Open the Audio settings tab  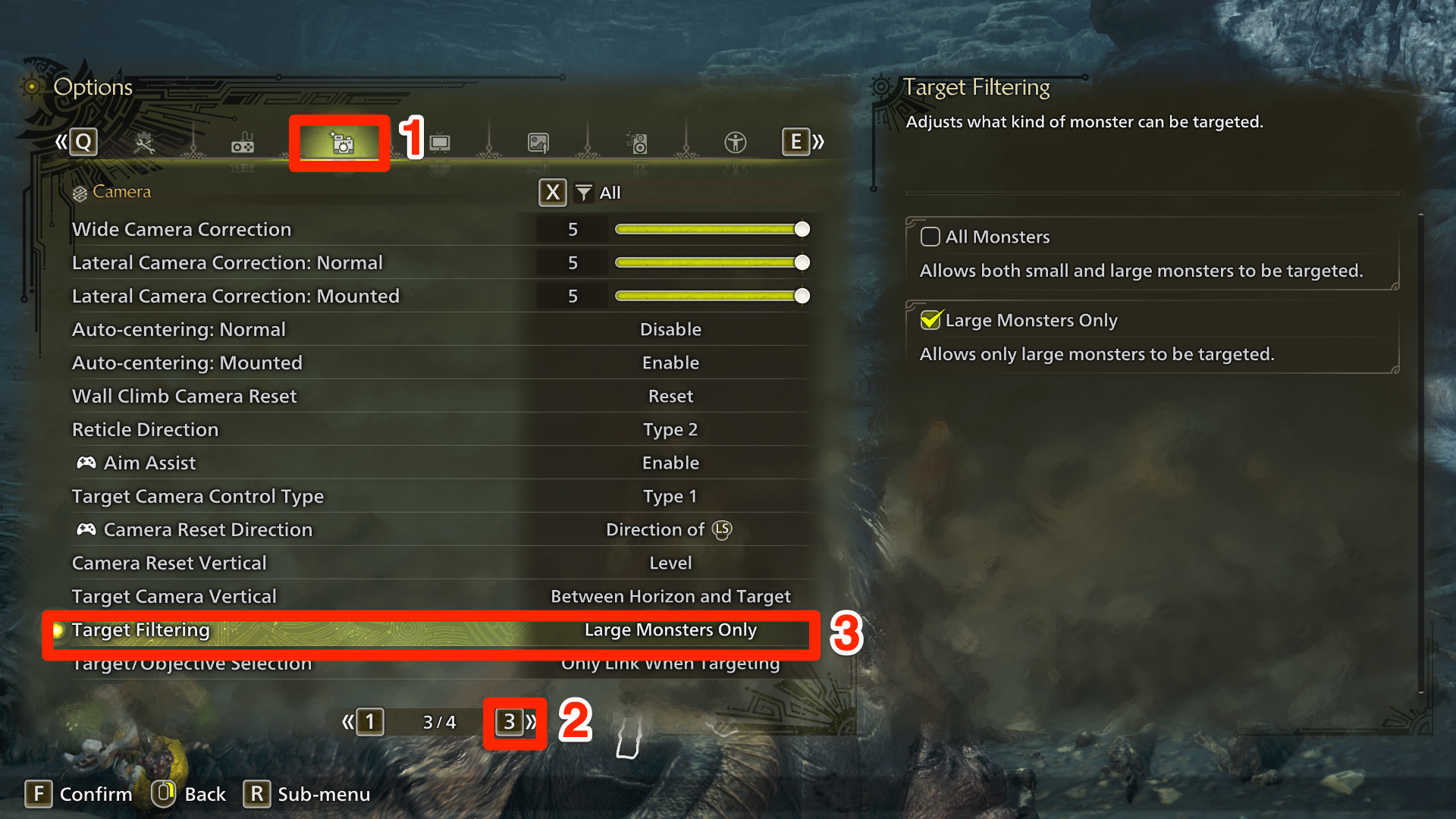(638, 142)
